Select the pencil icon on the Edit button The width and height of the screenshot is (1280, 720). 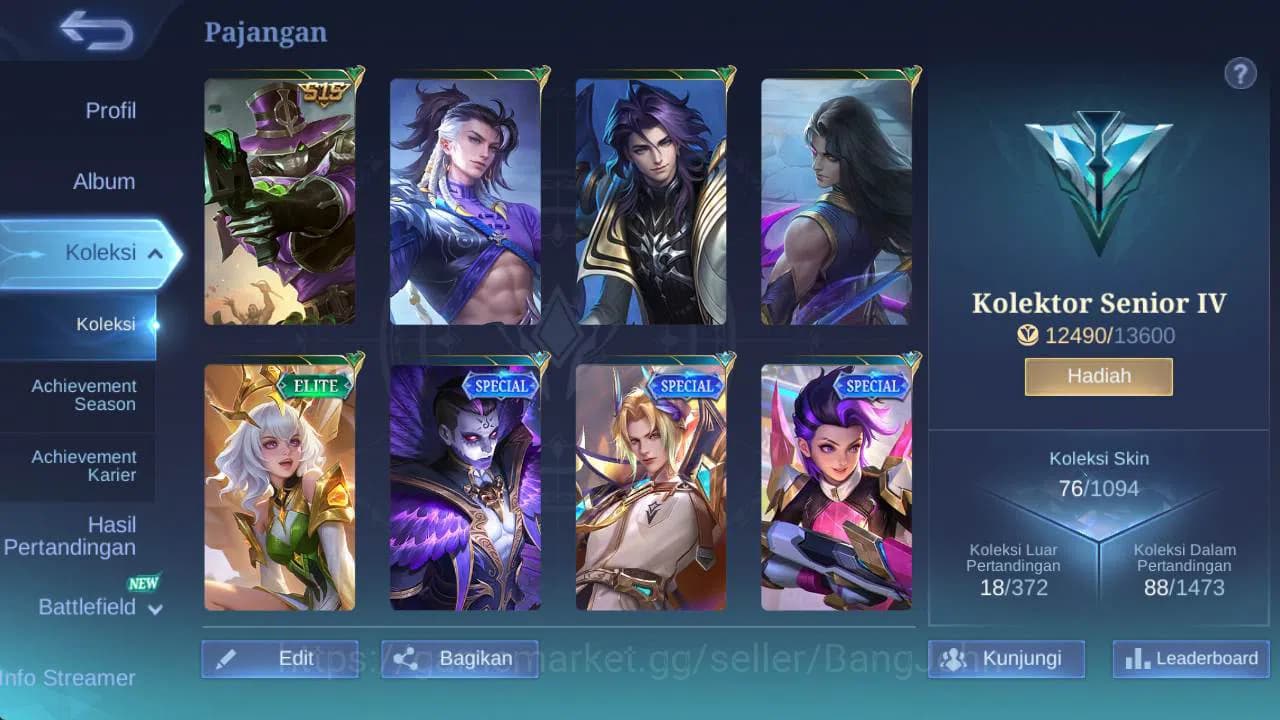point(227,658)
